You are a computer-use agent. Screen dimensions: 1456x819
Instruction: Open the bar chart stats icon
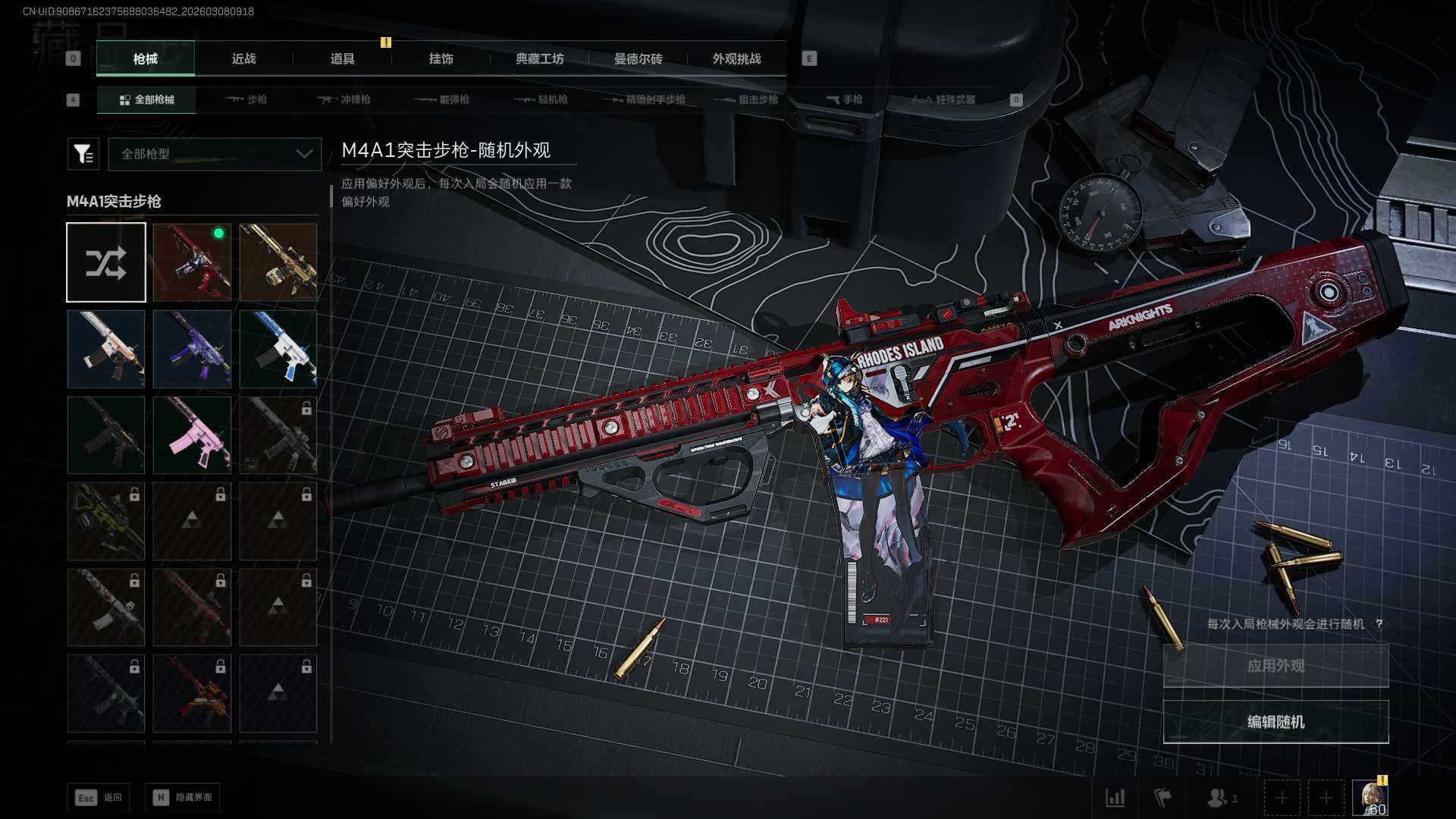pyautogui.click(x=1115, y=798)
